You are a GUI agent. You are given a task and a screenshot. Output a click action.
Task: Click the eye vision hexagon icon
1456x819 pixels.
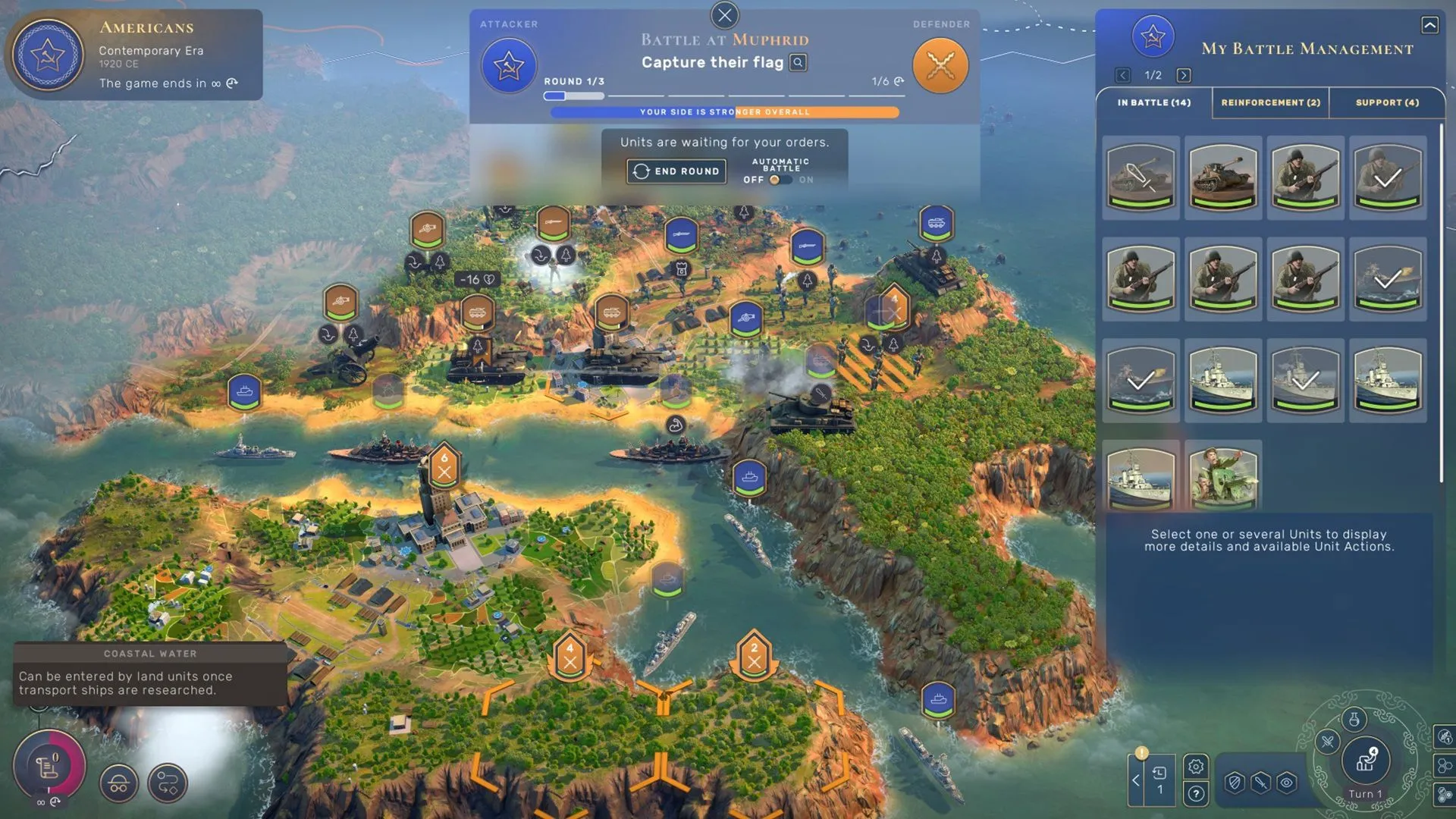pos(1286,783)
